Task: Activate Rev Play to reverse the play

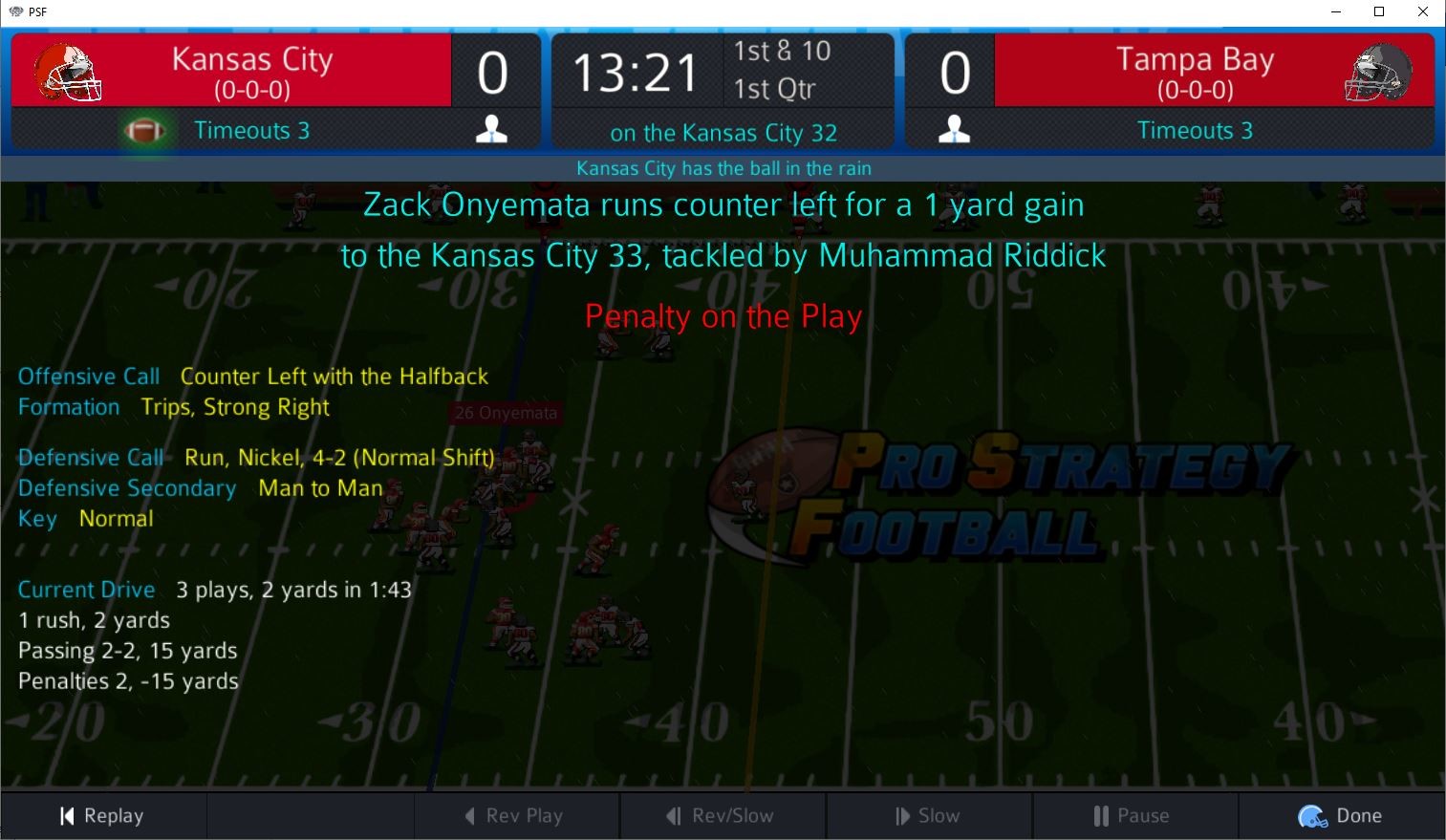Action: coord(516,815)
